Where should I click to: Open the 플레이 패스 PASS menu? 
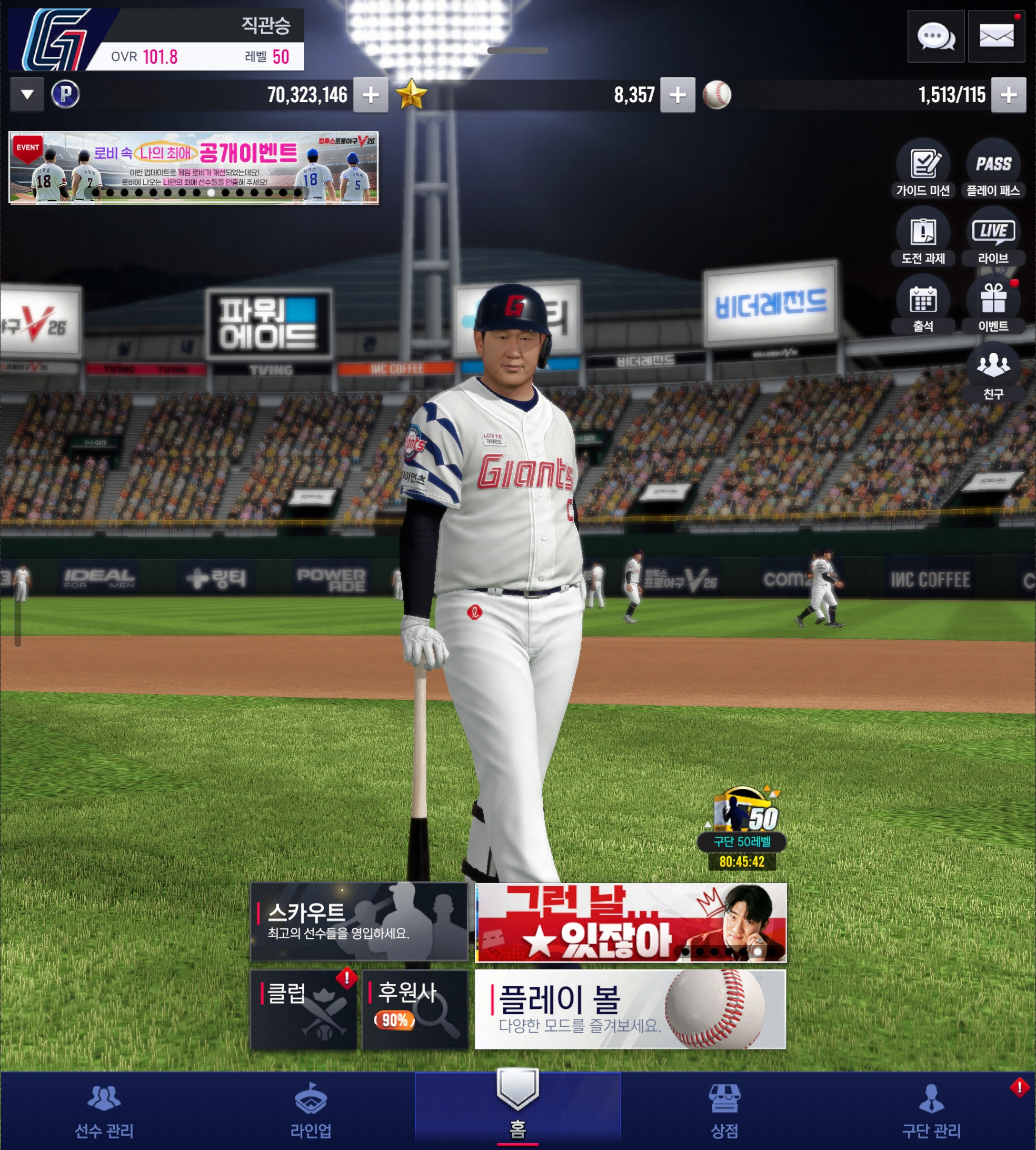click(993, 168)
